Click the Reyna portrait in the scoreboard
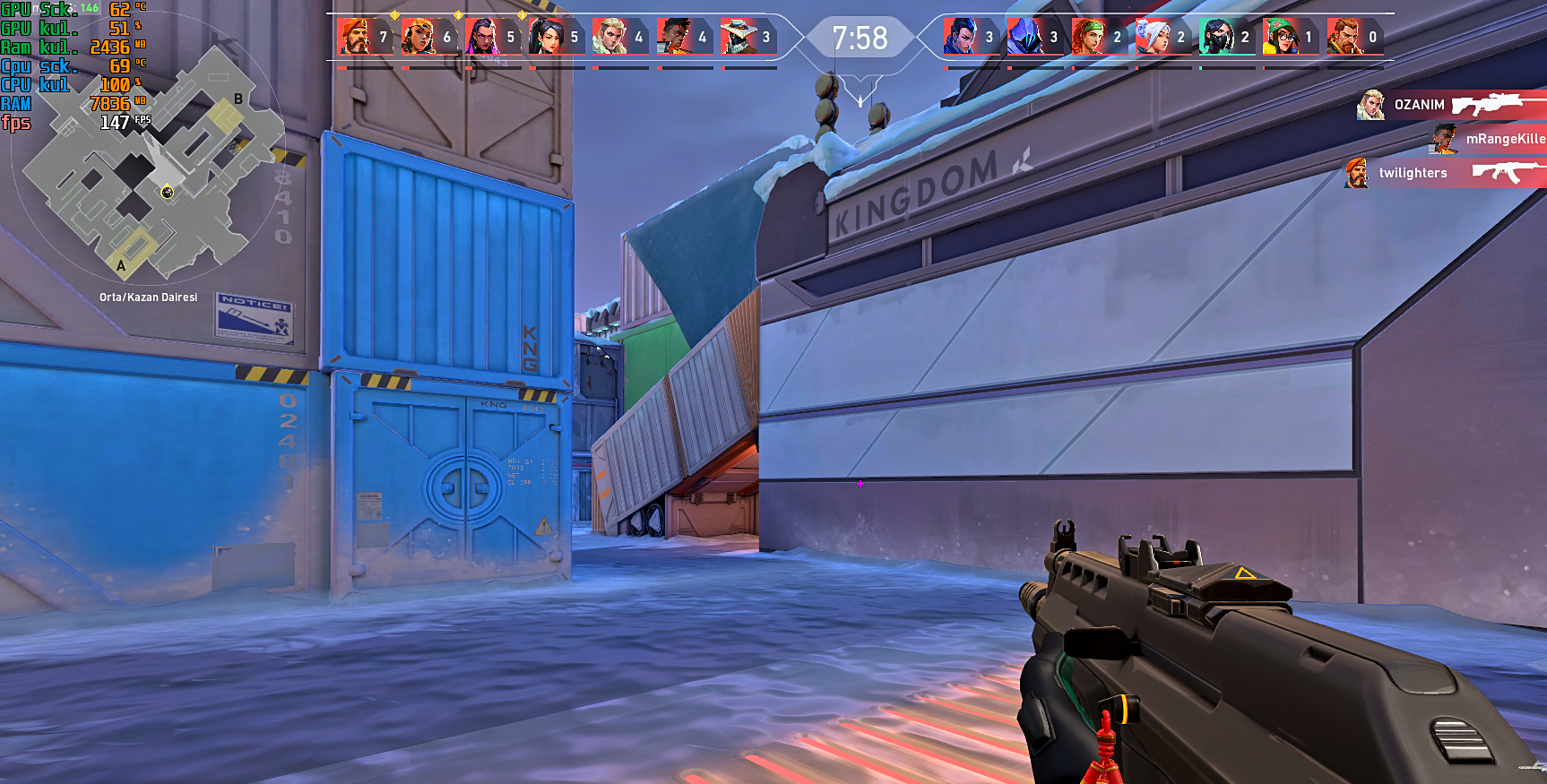 tap(480, 37)
